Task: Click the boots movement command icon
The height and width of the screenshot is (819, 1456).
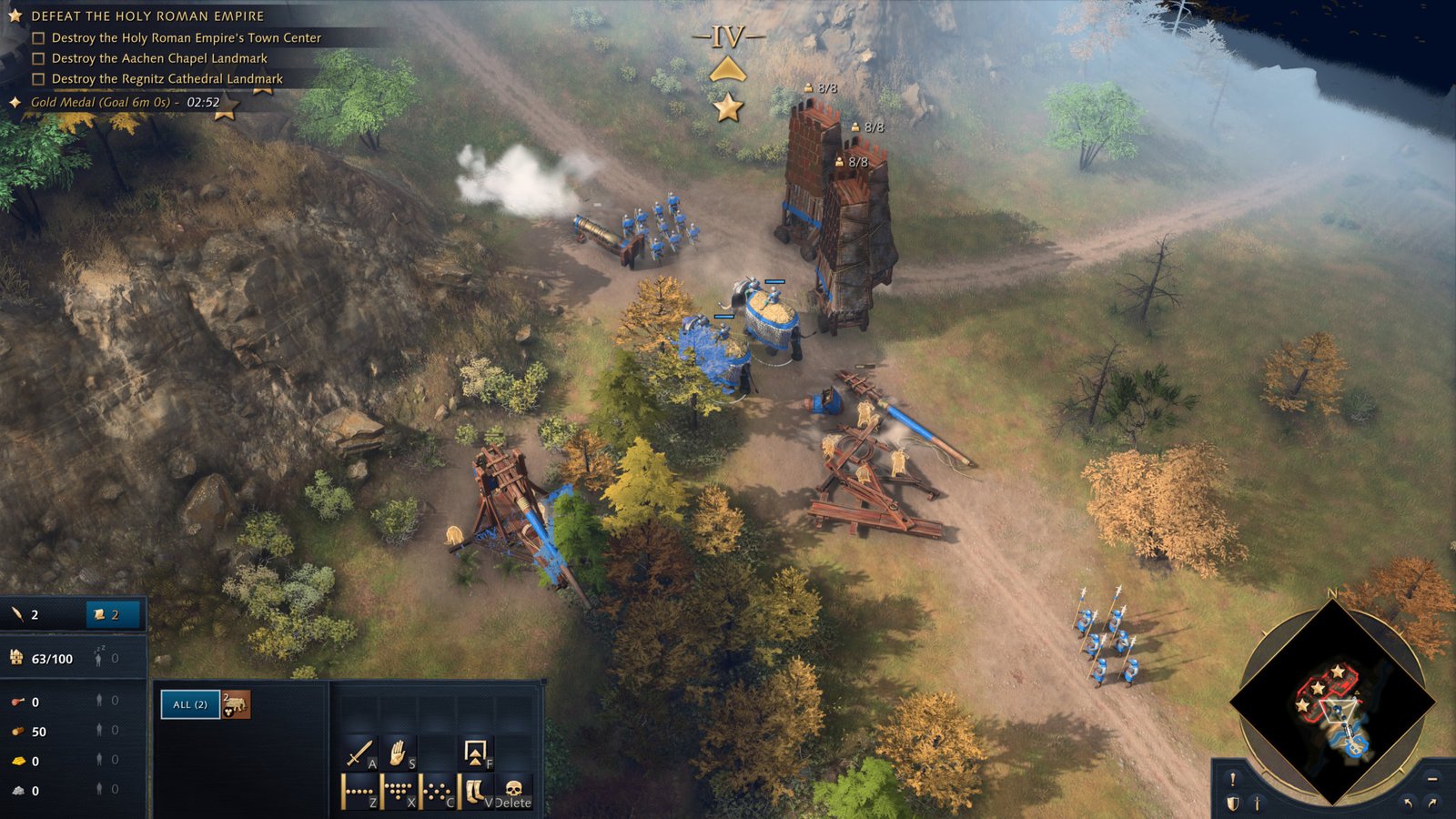Action: point(475,792)
